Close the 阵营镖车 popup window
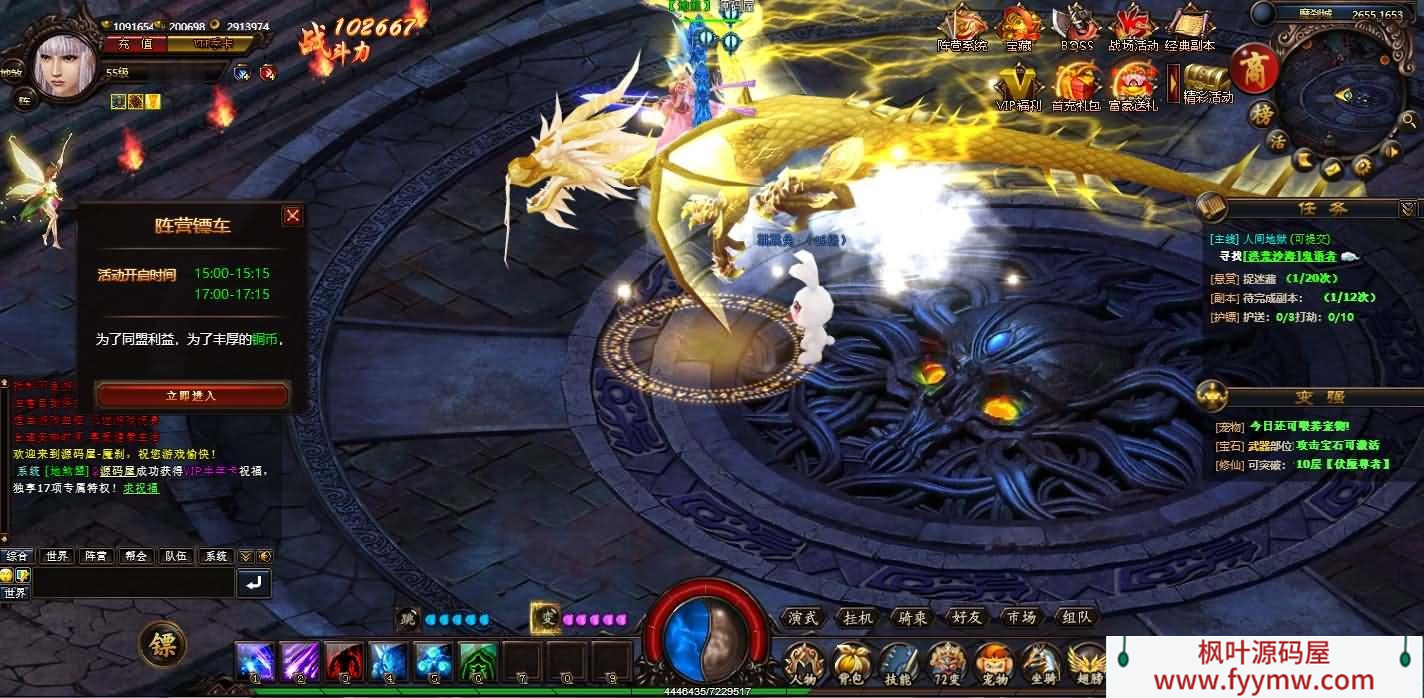 click(292, 216)
